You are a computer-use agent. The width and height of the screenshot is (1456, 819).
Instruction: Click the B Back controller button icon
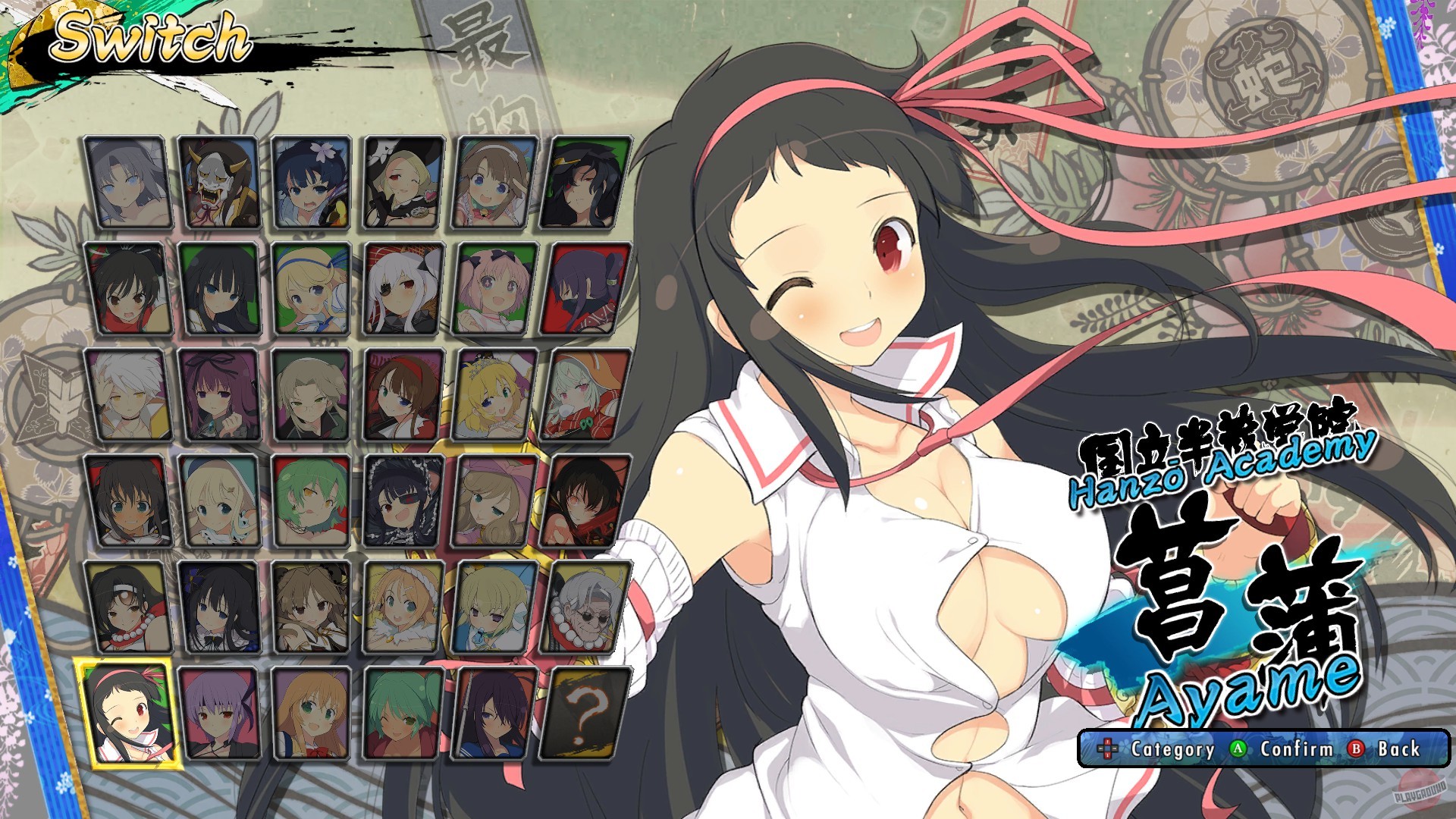tap(1356, 748)
